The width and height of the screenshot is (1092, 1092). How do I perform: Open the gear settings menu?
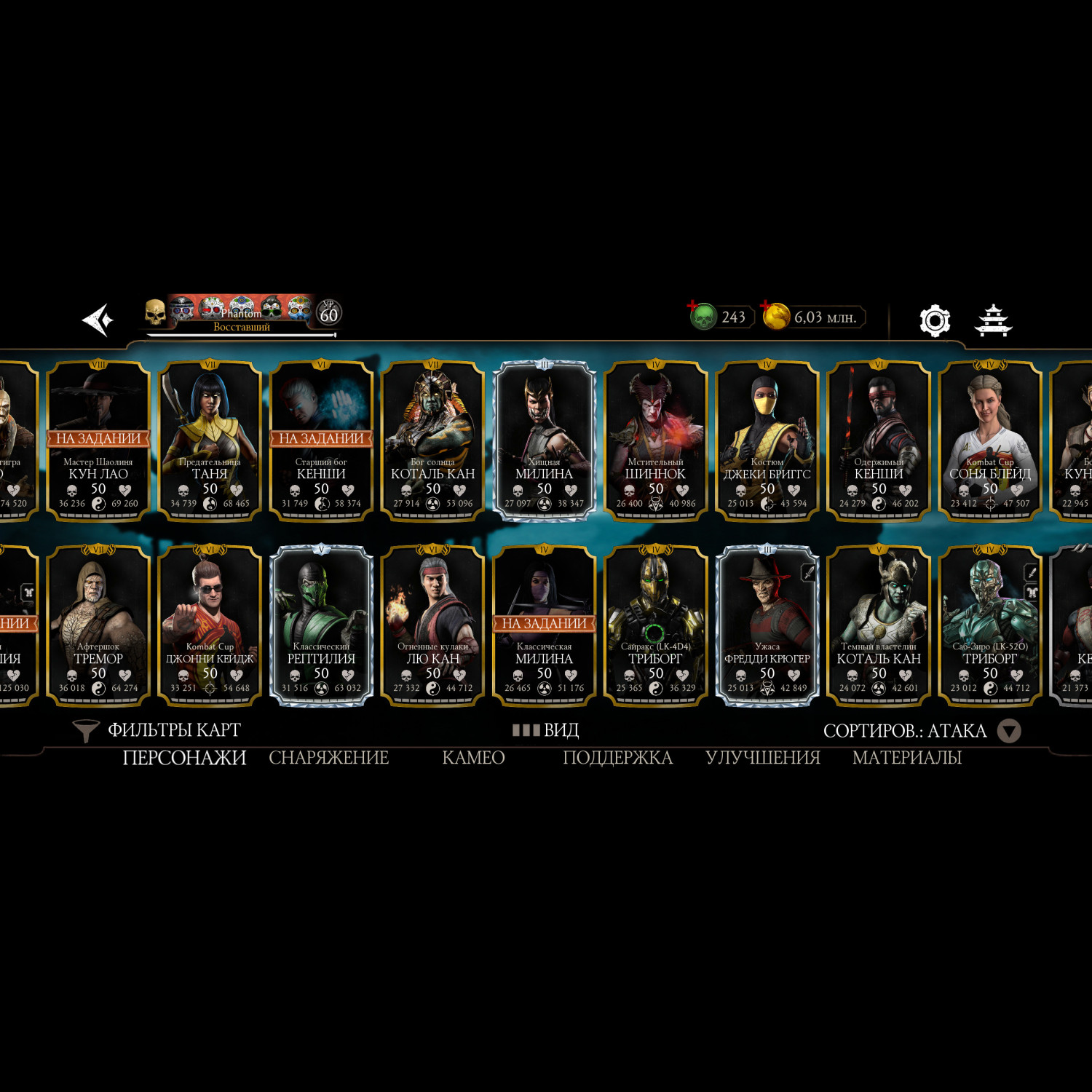(x=935, y=320)
